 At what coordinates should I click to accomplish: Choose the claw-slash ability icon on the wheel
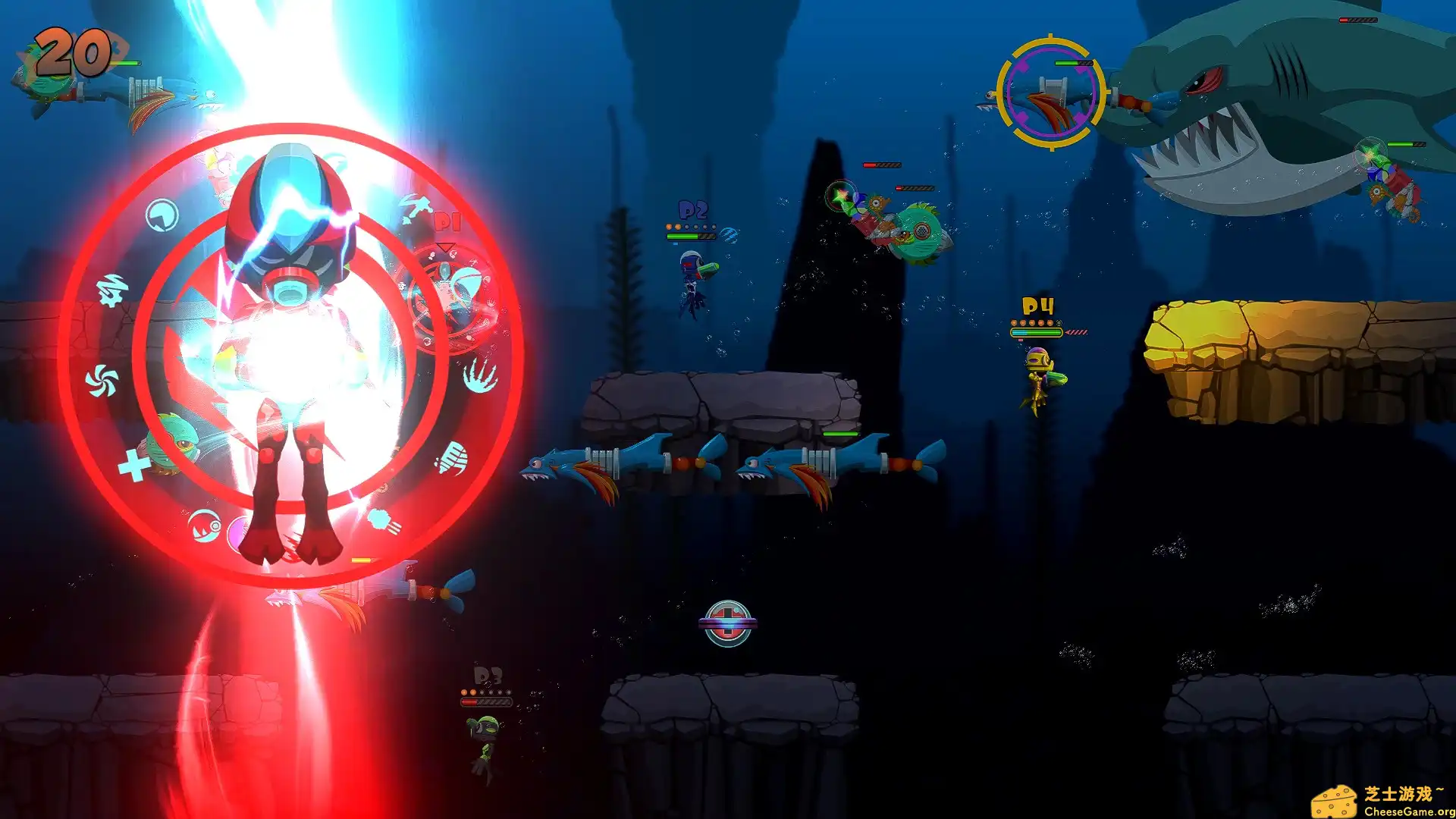pos(481,377)
